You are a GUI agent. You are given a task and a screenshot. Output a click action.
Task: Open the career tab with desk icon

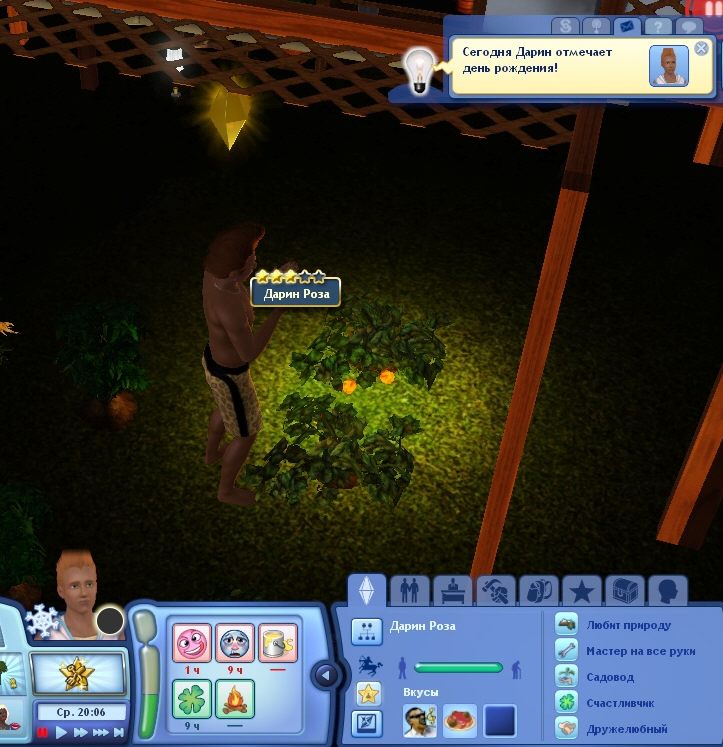coord(450,590)
